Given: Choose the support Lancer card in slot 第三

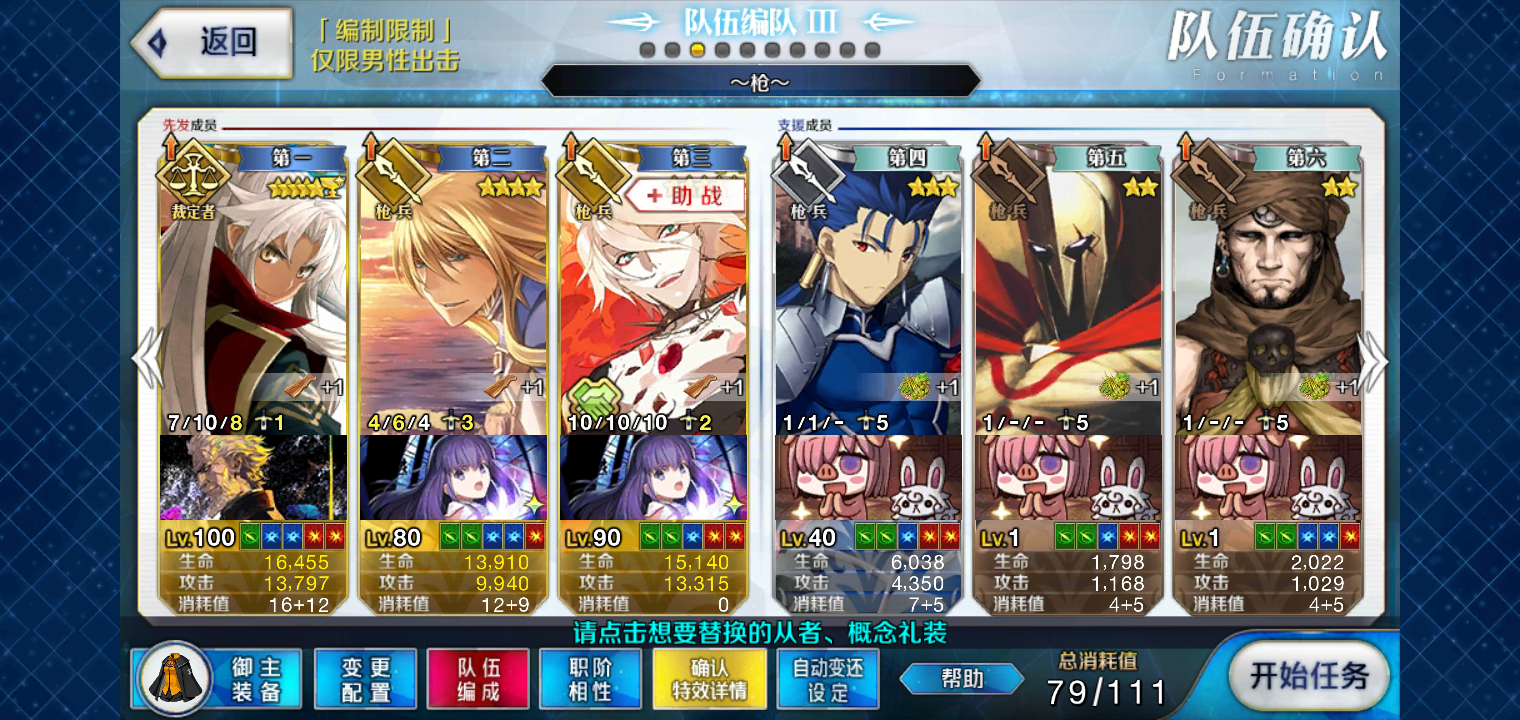Looking at the screenshot, I should click(653, 300).
